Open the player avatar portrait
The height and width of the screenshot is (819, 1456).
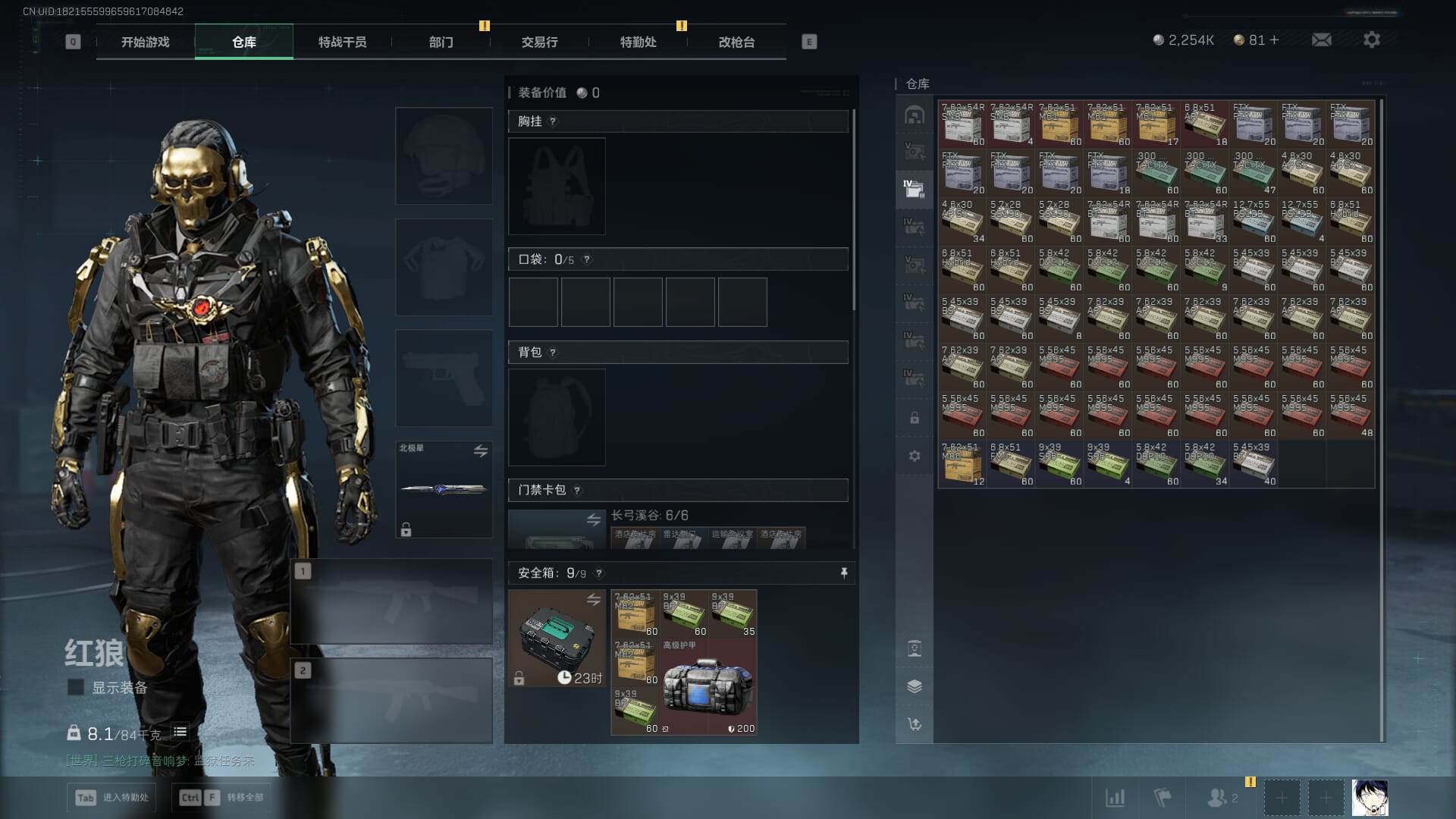[x=1370, y=798]
